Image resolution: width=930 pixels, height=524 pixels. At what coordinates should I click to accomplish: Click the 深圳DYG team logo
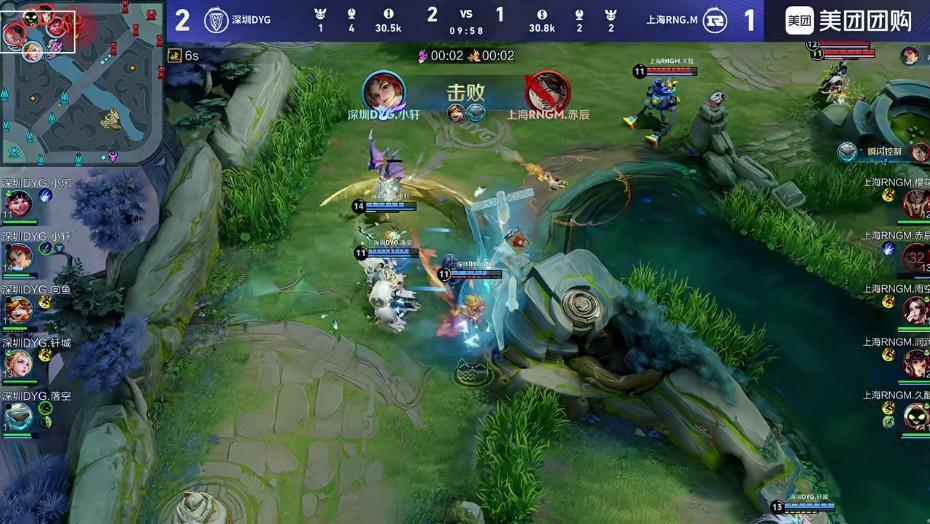pyautogui.click(x=216, y=20)
